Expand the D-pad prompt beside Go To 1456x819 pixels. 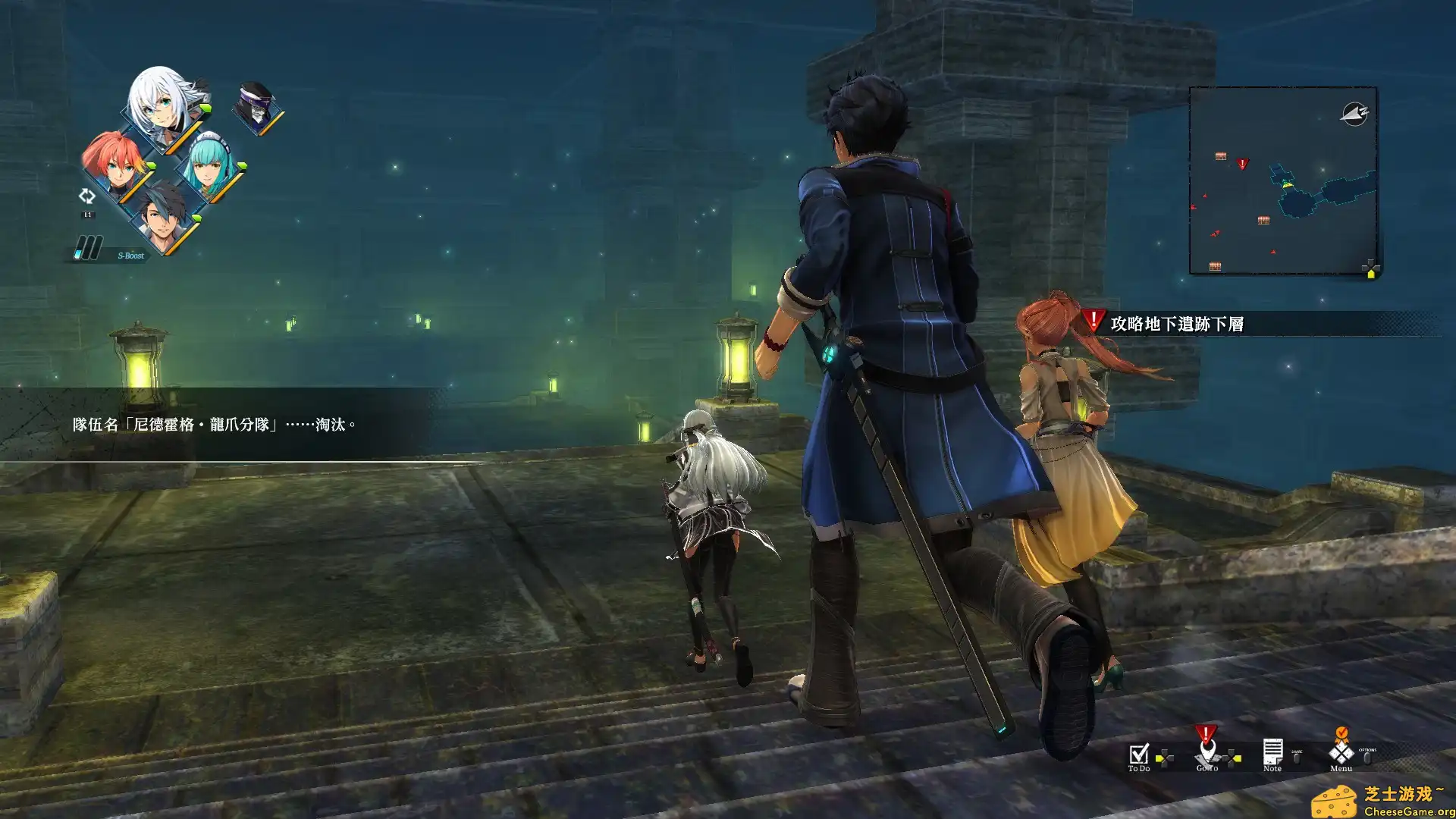pyautogui.click(x=1232, y=758)
